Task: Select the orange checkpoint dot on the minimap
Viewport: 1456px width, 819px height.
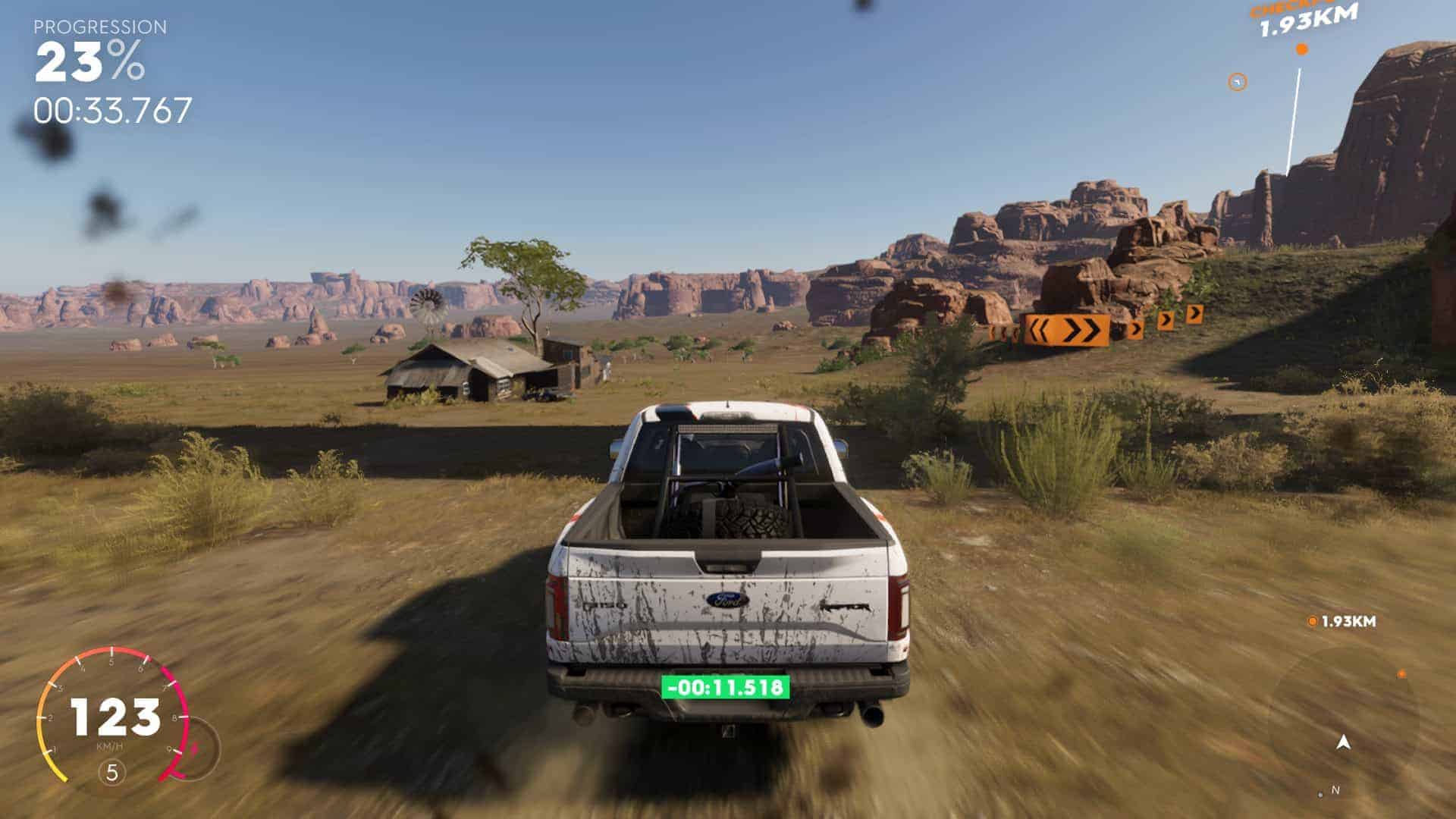Action: coord(1401,674)
